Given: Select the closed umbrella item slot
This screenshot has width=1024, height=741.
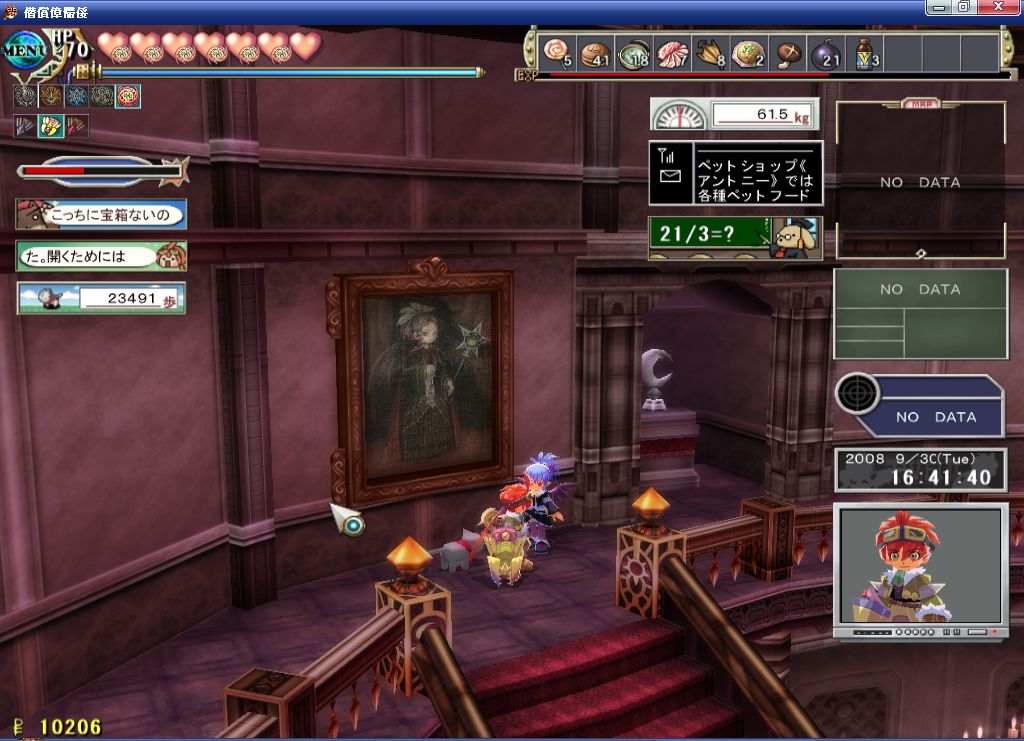Looking at the screenshot, I should click(710, 51).
